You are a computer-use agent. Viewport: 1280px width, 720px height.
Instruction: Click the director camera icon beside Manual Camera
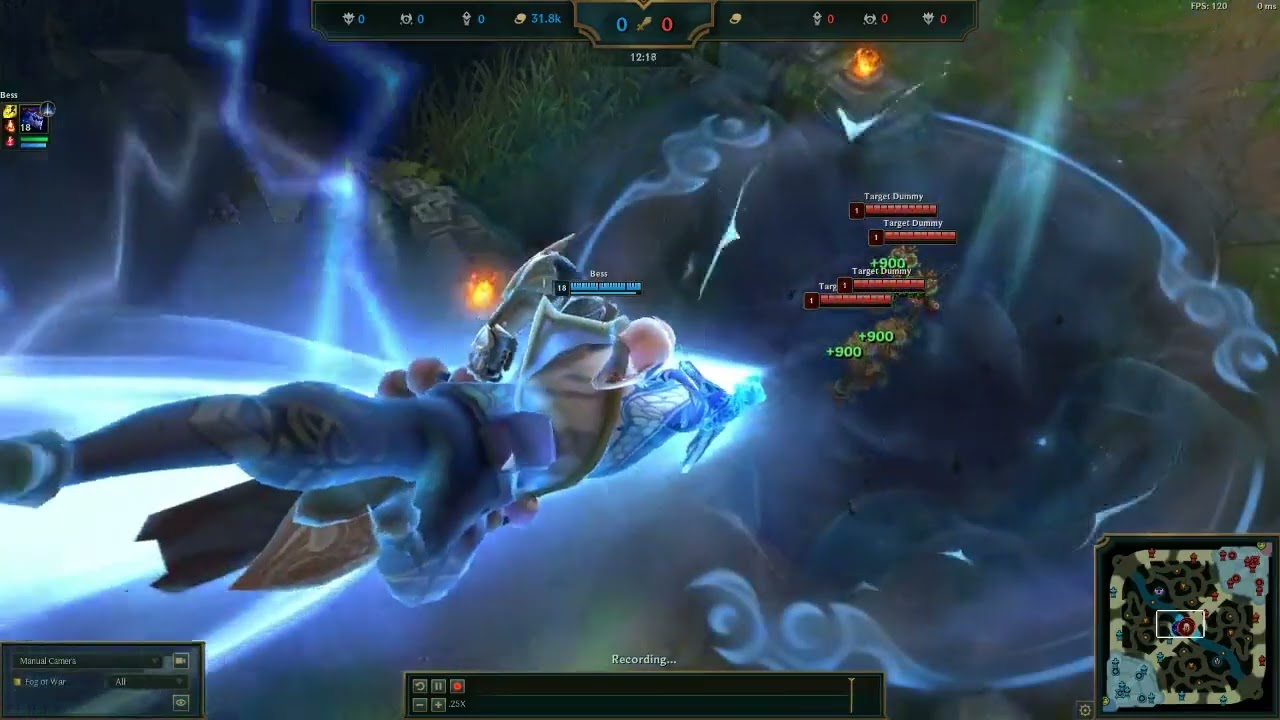pos(181,661)
